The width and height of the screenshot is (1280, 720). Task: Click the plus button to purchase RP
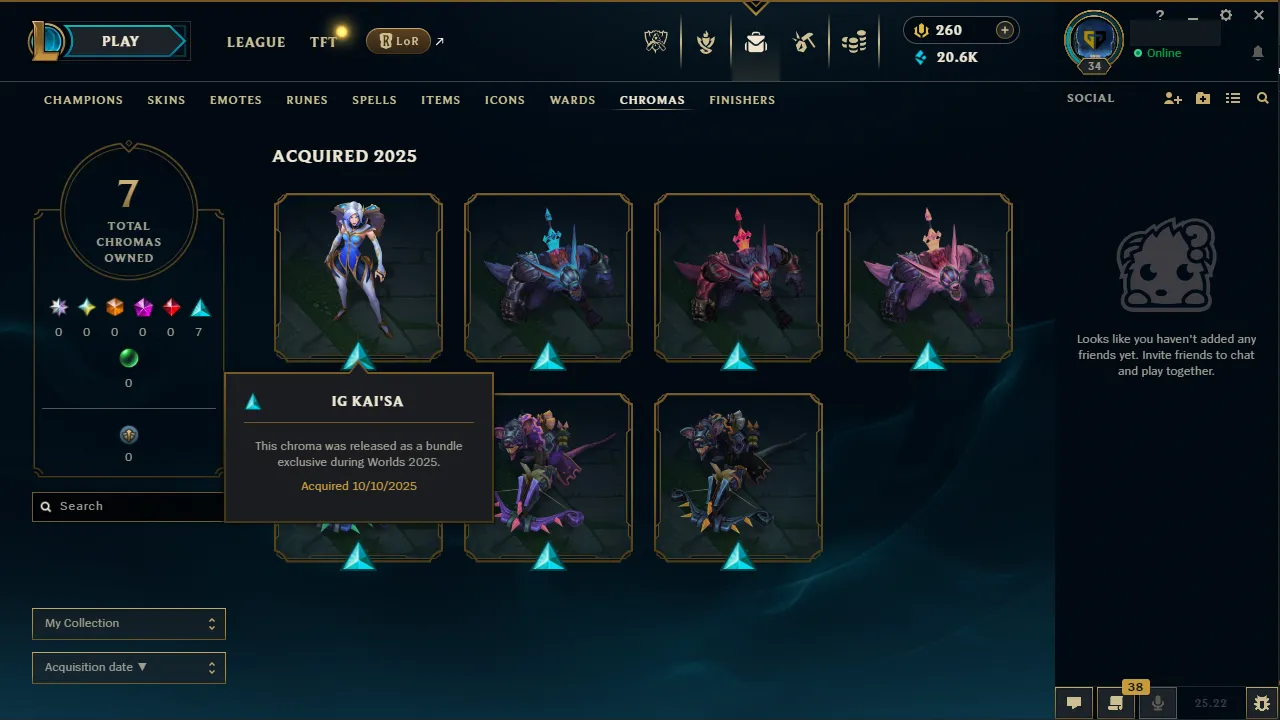click(x=1004, y=30)
